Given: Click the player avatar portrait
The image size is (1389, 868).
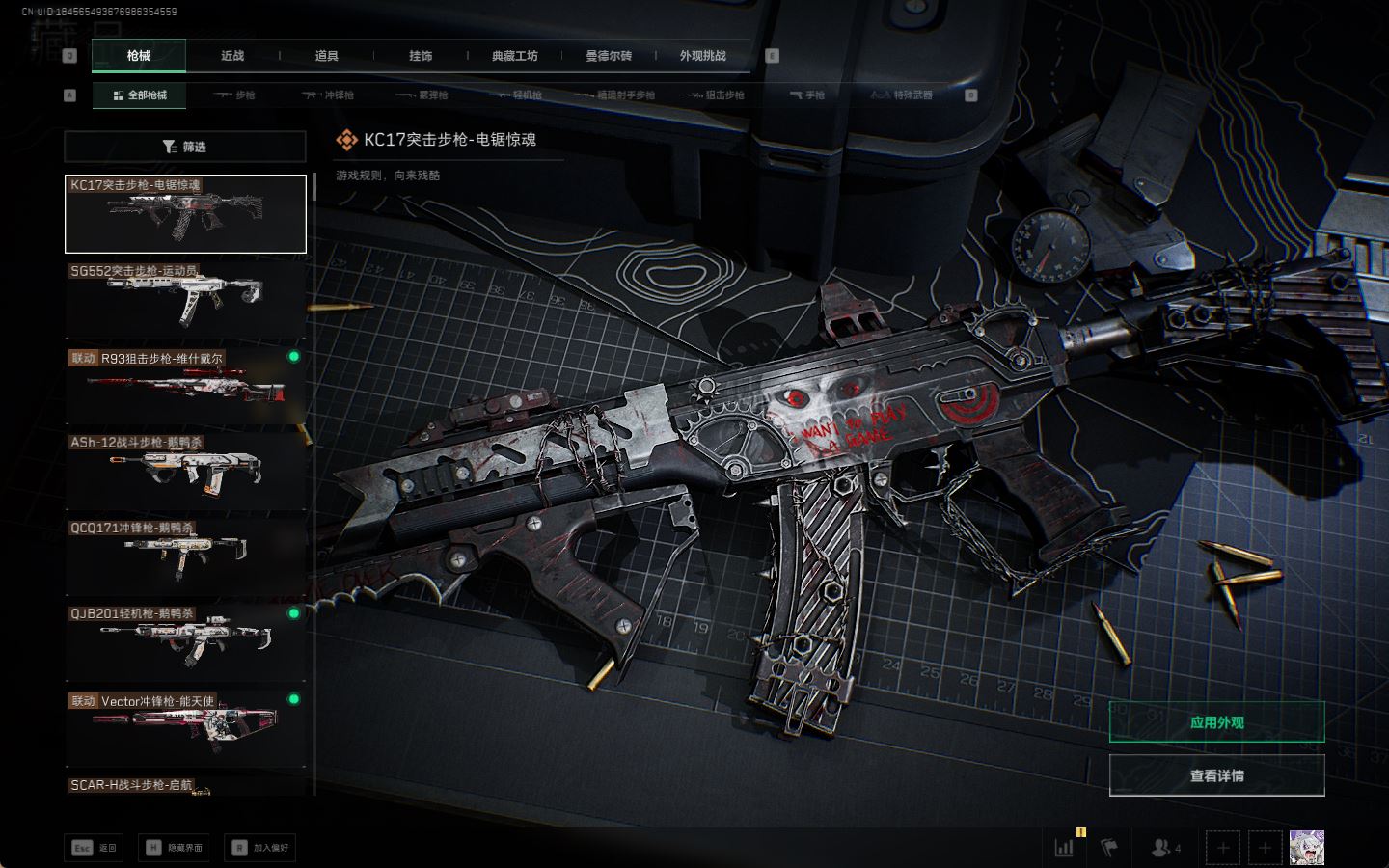Looking at the screenshot, I should pos(1307,848).
